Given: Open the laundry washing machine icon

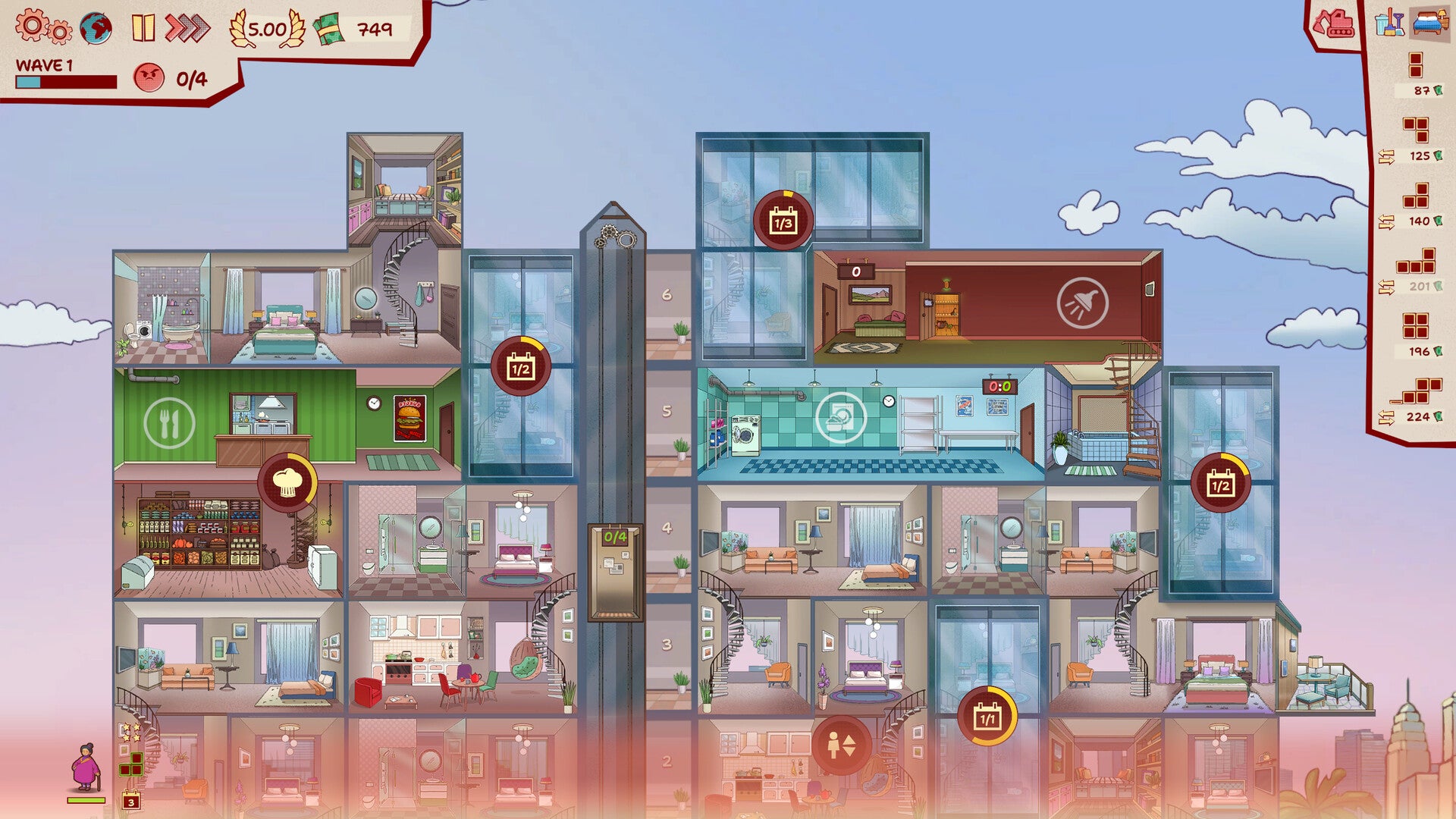Looking at the screenshot, I should pyautogui.click(x=841, y=417).
